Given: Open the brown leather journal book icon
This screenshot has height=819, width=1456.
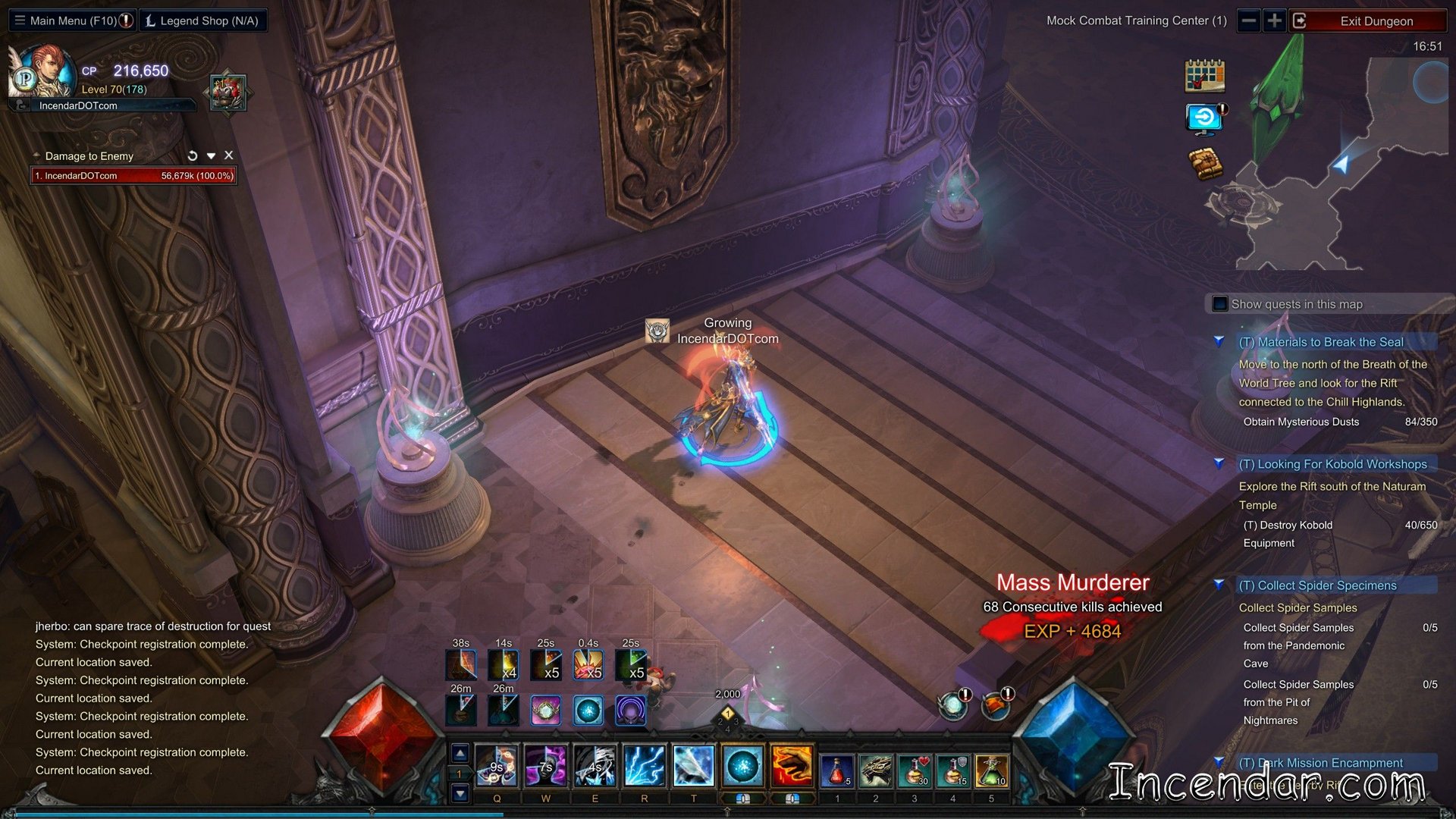Looking at the screenshot, I should tap(1204, 163).
